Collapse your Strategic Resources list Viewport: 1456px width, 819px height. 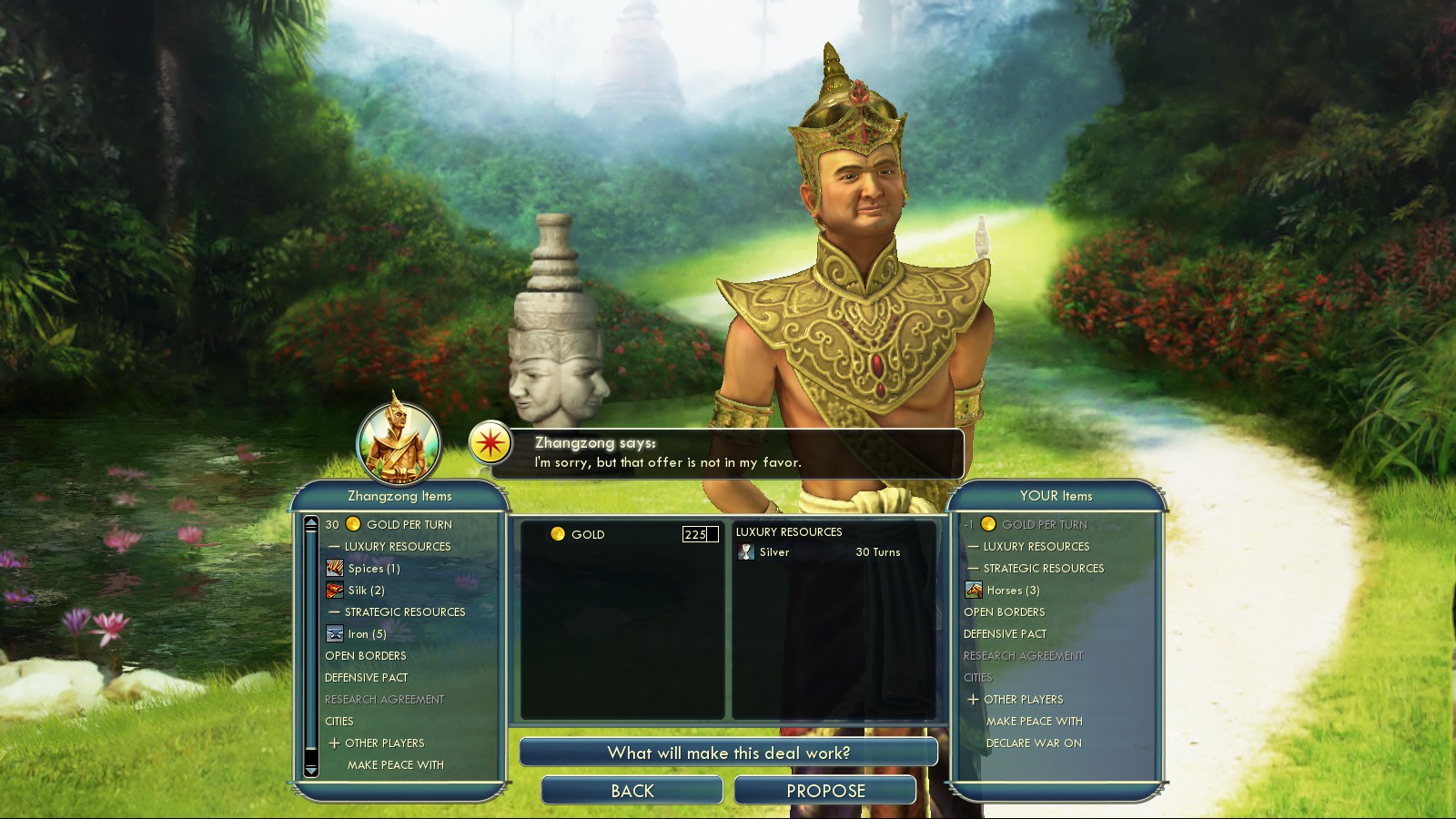(x=974, y=569)
